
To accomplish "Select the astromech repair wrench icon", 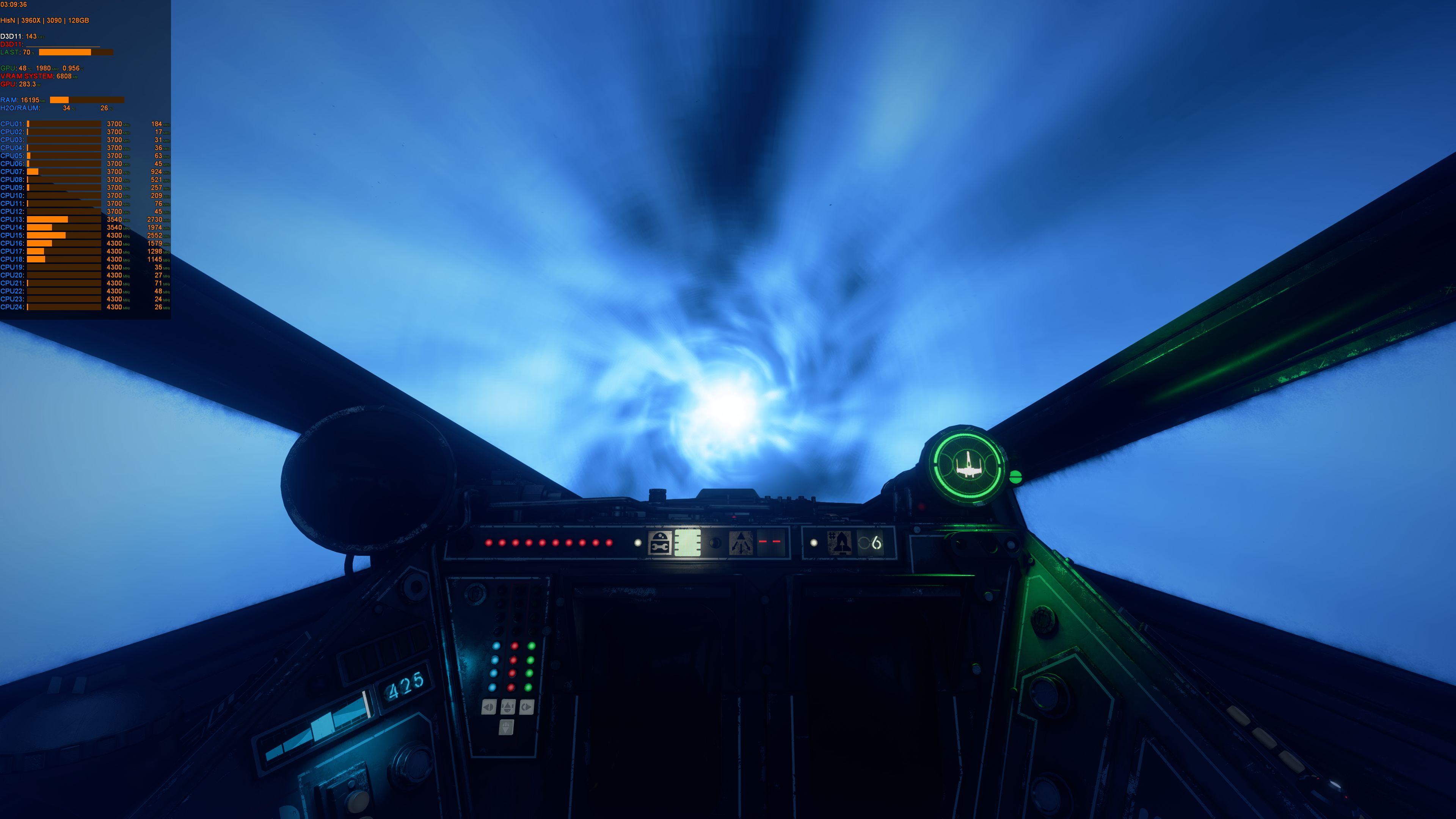I will pyautogui.click(x=660, y=543).
